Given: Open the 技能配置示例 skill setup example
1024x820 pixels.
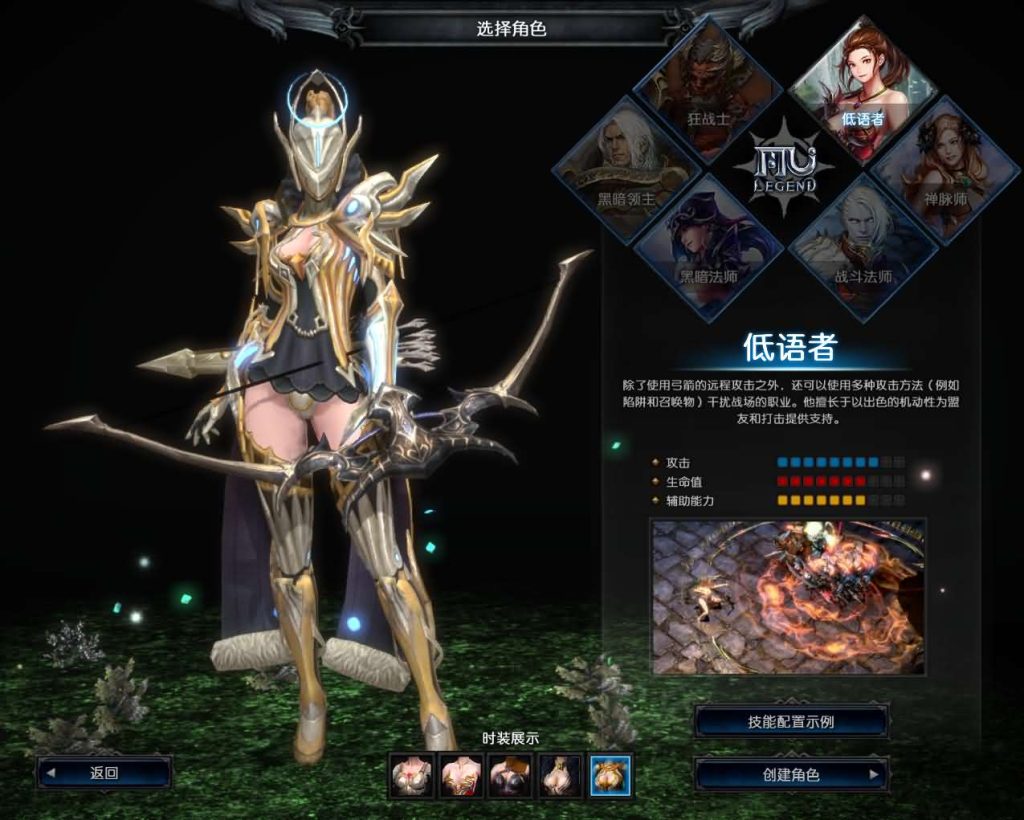Looking at the screenshot, I should pos(791,721).
